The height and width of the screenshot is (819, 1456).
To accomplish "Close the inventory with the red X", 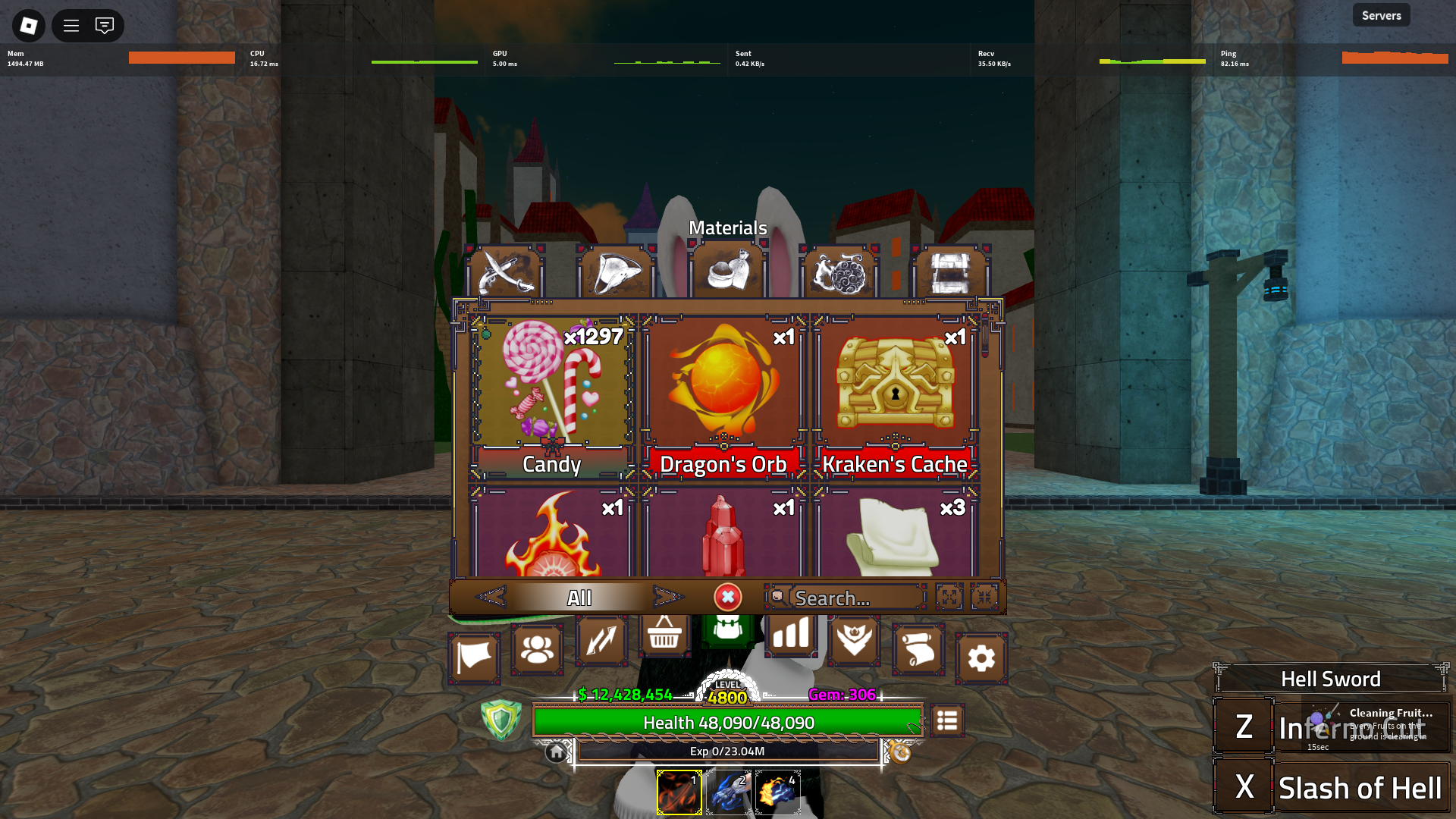I will tap(727, 598).
